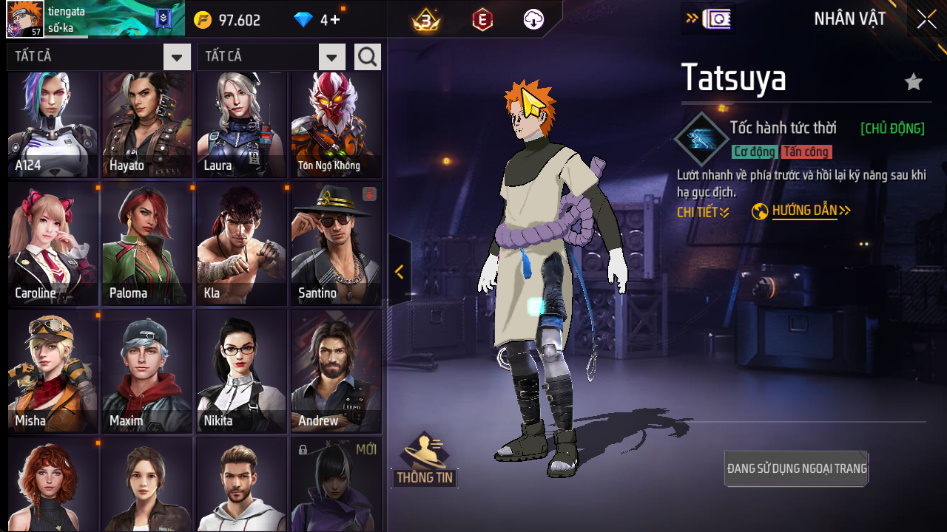Viewport: 947px width, 532px height.
Task: Choose Misha from the grid
Action: [53, 371]
